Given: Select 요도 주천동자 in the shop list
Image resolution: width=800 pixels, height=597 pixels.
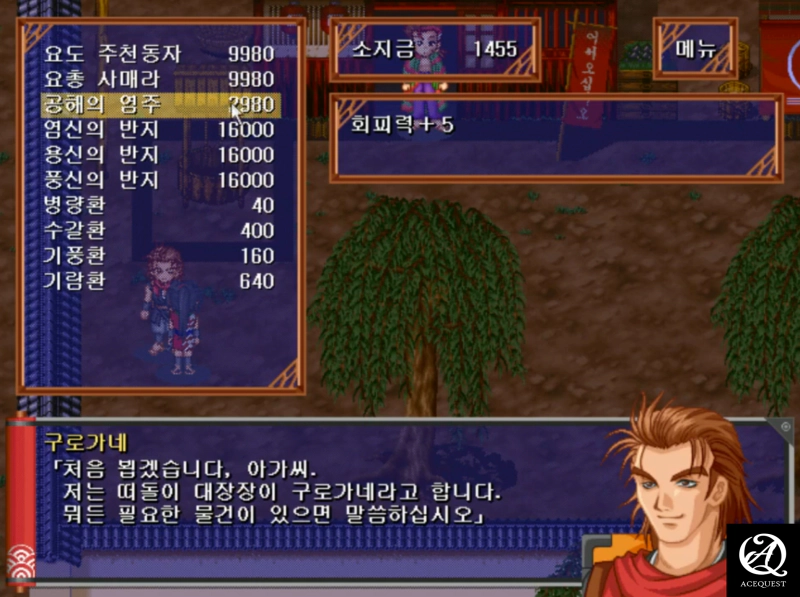Looking at the screenshot, I should (x=158, y=52).
